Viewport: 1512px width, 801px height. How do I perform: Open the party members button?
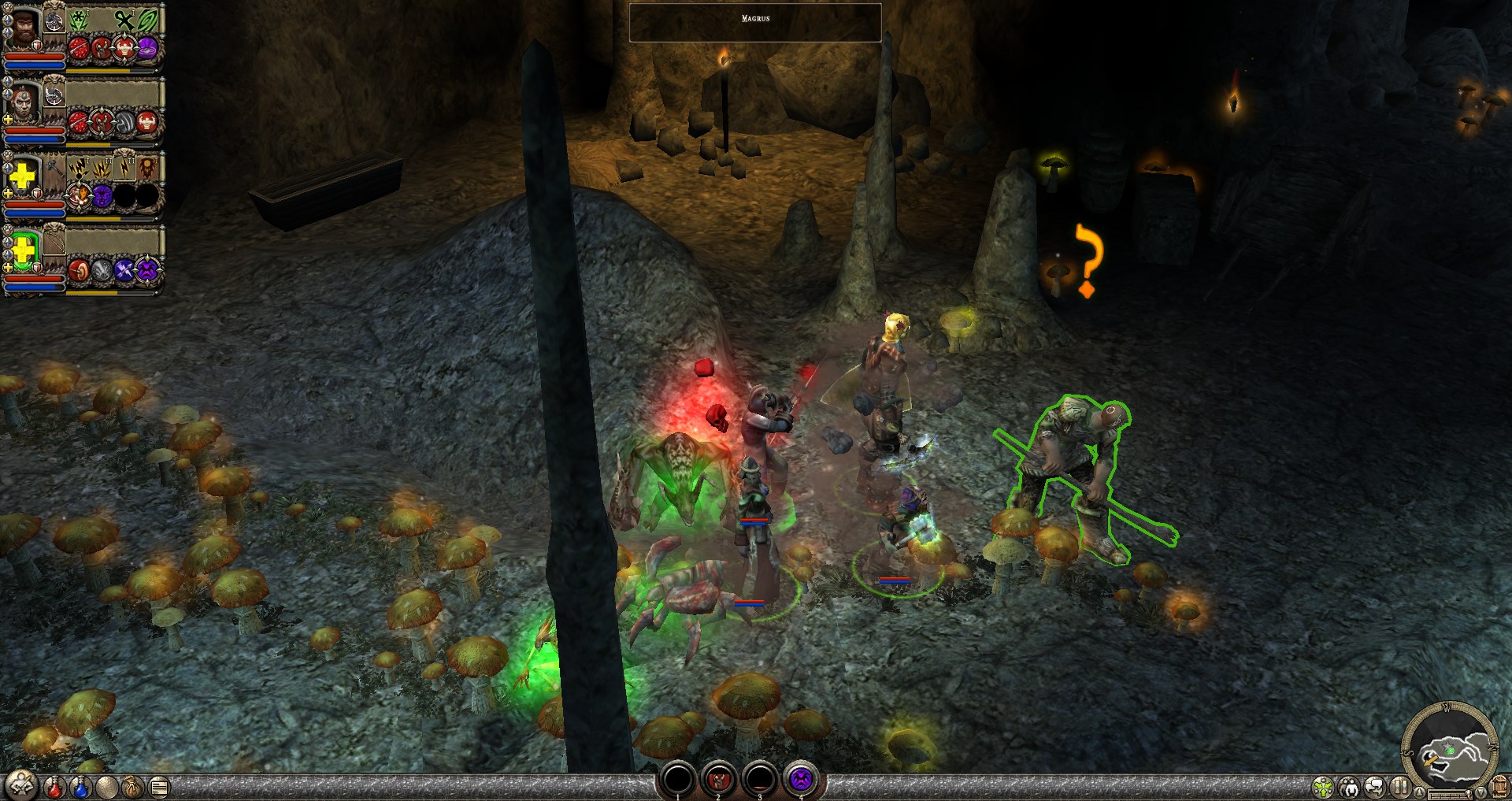click(x=1349, y=787)
